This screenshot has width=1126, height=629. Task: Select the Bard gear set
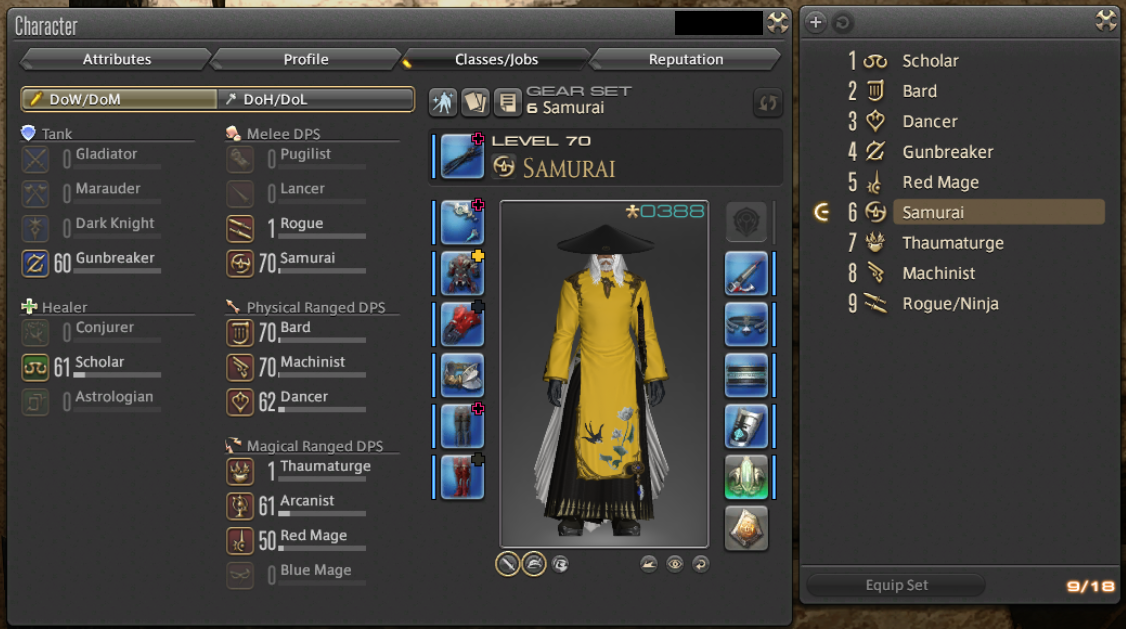(x=919, y=91)
